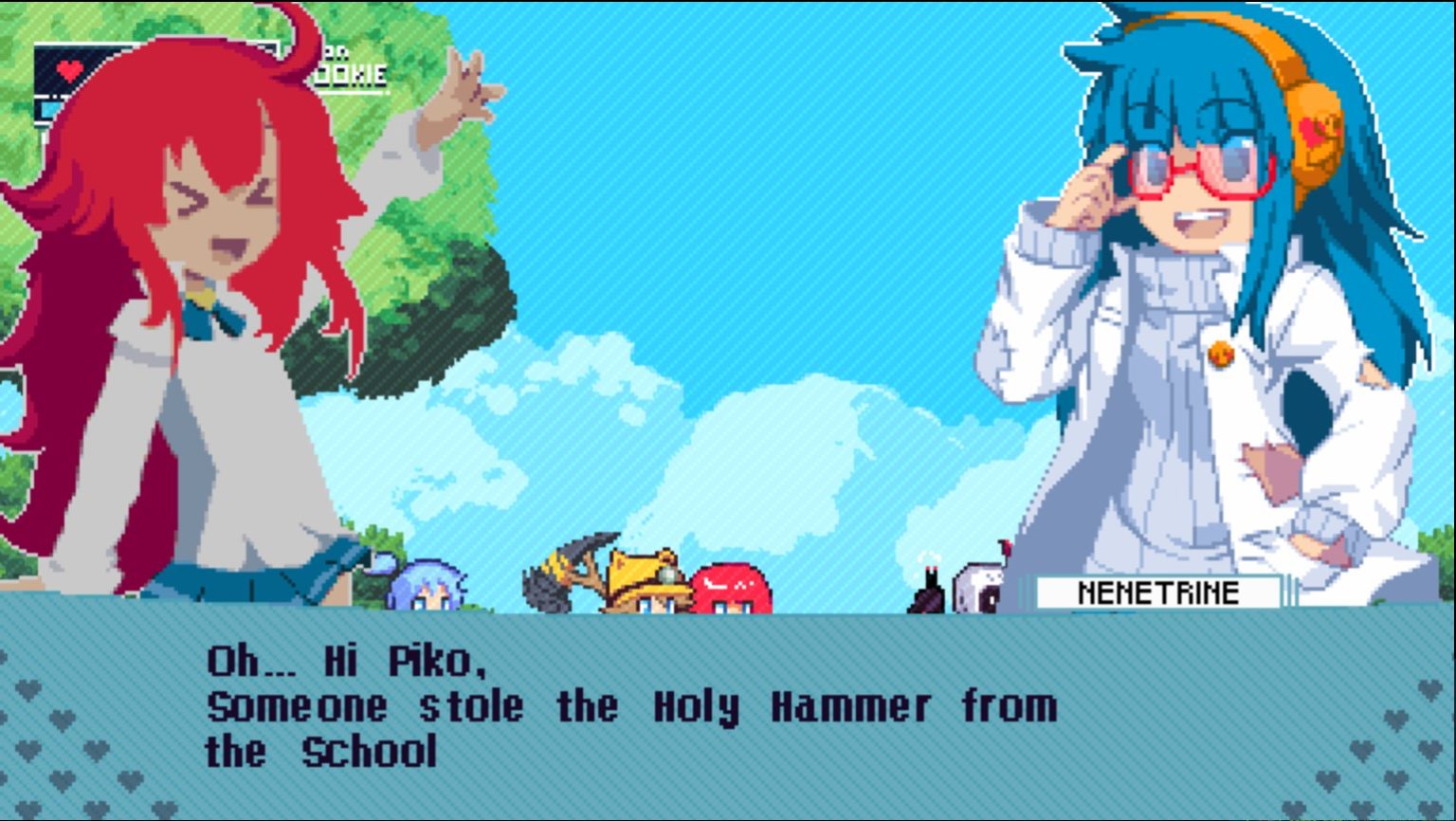Click Nenetrine's red glasses
The image size is (1456, 821).
pyautogui.click(x=1192, y=171)
